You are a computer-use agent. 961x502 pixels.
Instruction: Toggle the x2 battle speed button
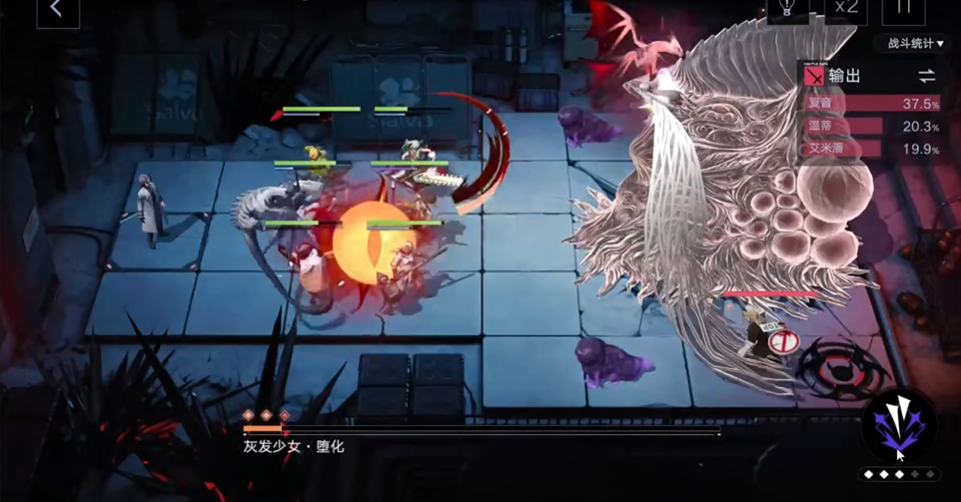[846, 8]
